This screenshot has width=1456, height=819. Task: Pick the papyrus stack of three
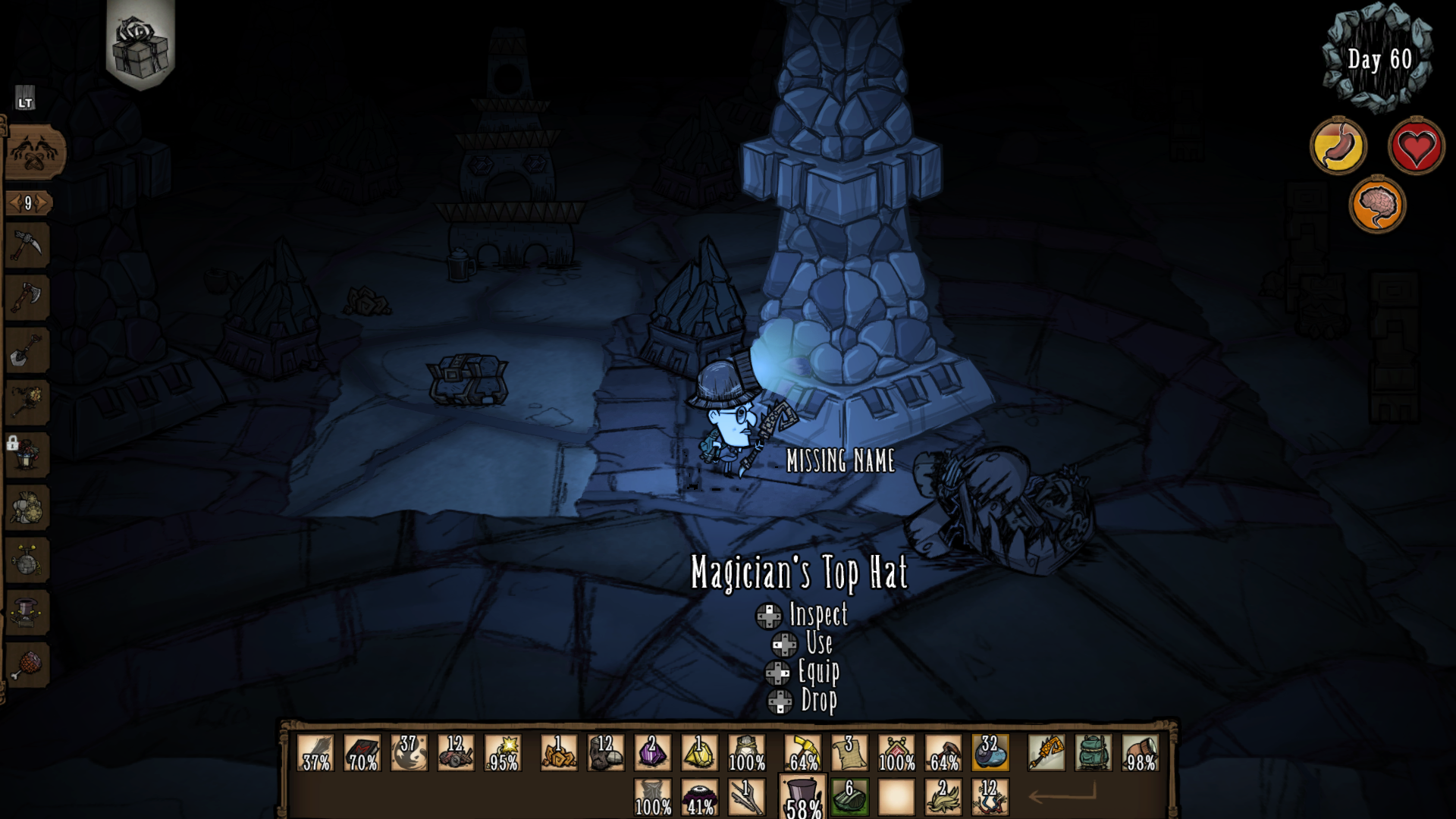[x=849, y=752]
